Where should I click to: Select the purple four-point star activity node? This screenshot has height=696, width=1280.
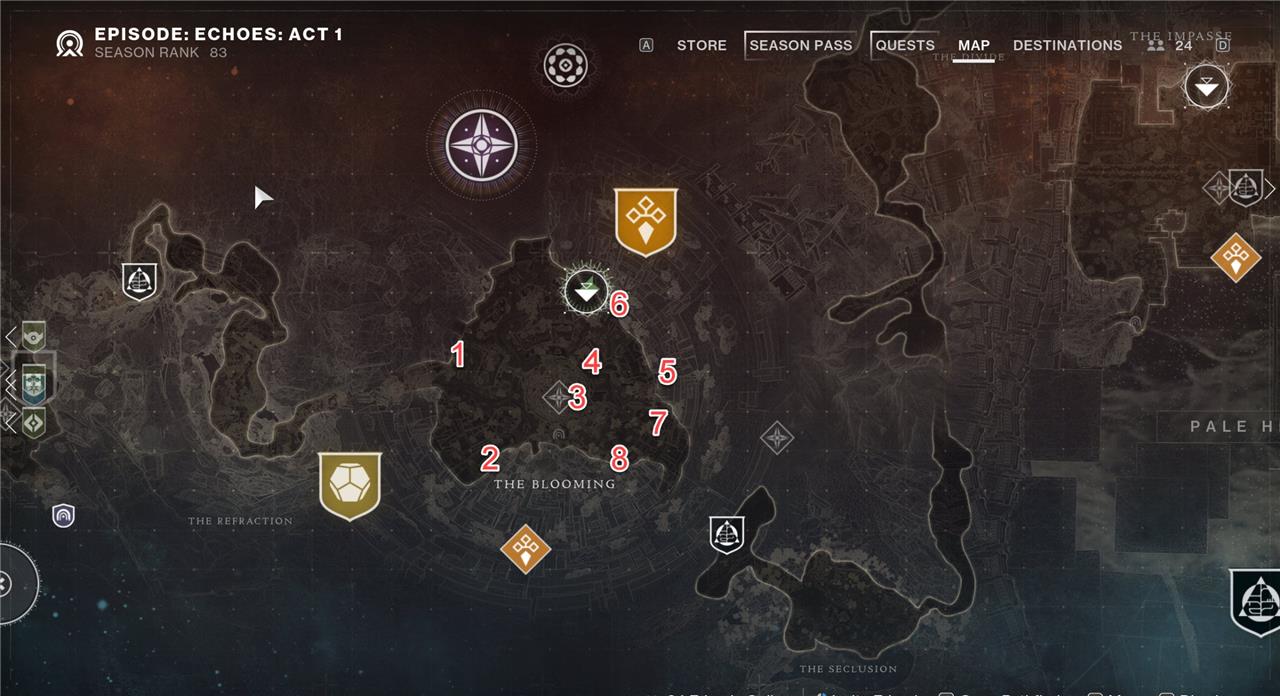481,144
